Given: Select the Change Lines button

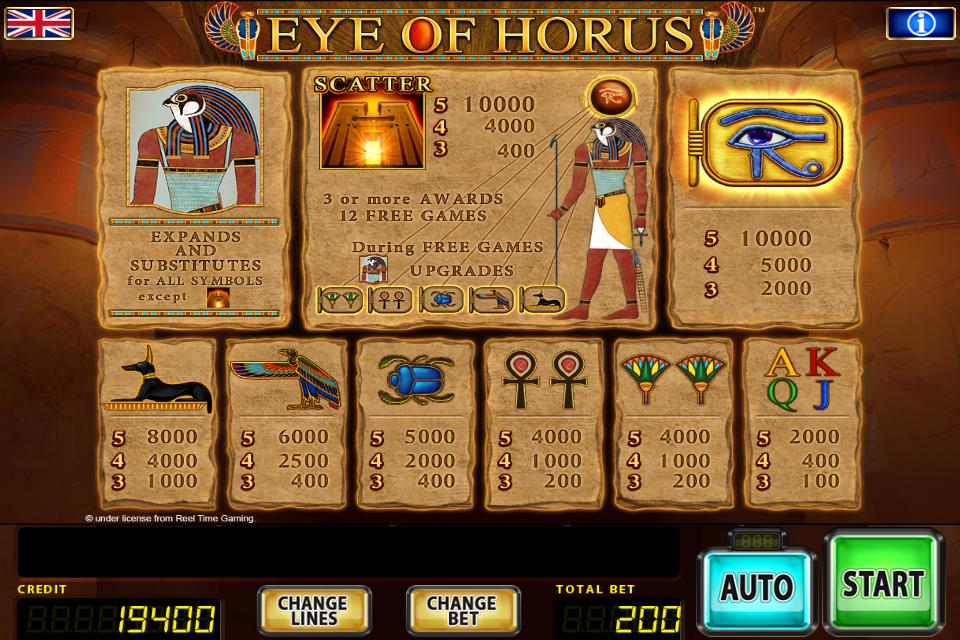Looking at the screenshot, I should coord(313,610).
